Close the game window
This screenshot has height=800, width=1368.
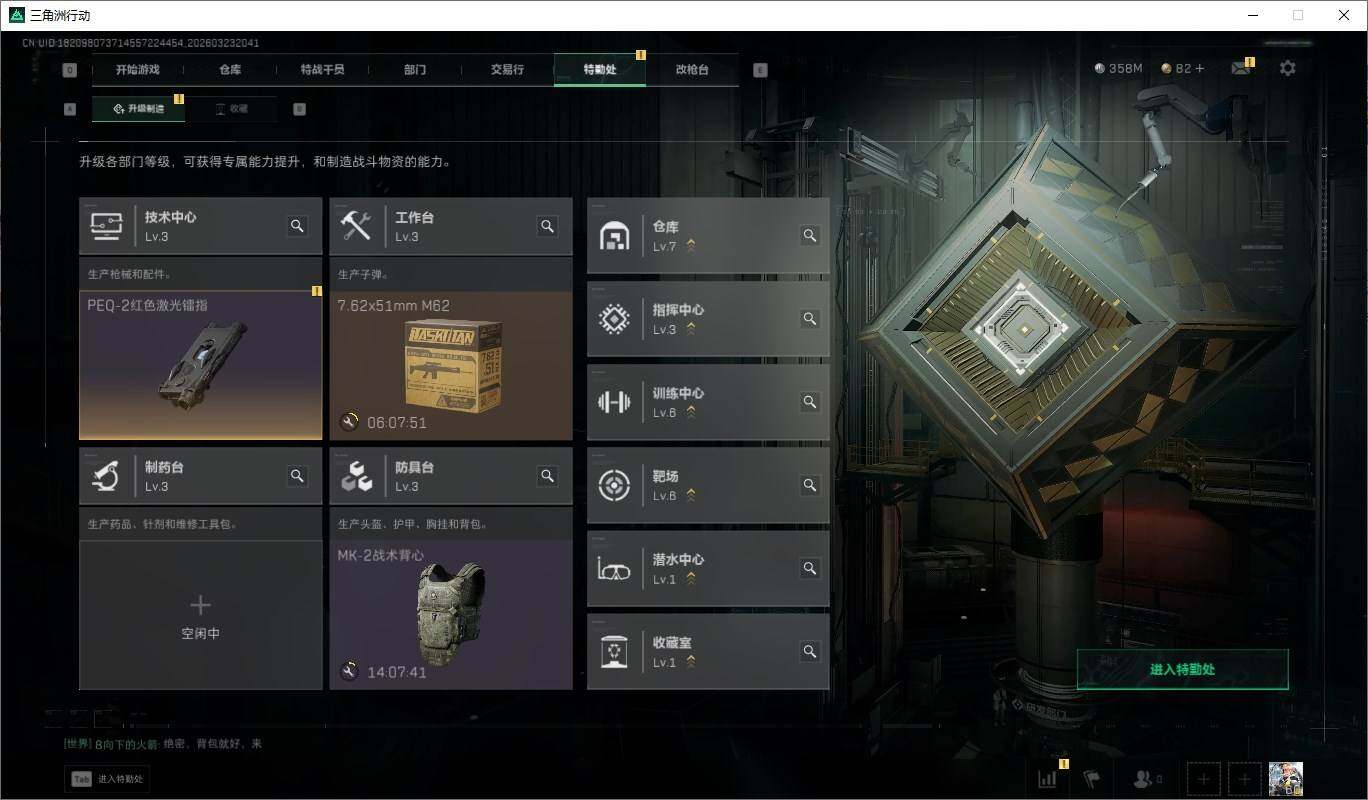tap(1344, 15)
